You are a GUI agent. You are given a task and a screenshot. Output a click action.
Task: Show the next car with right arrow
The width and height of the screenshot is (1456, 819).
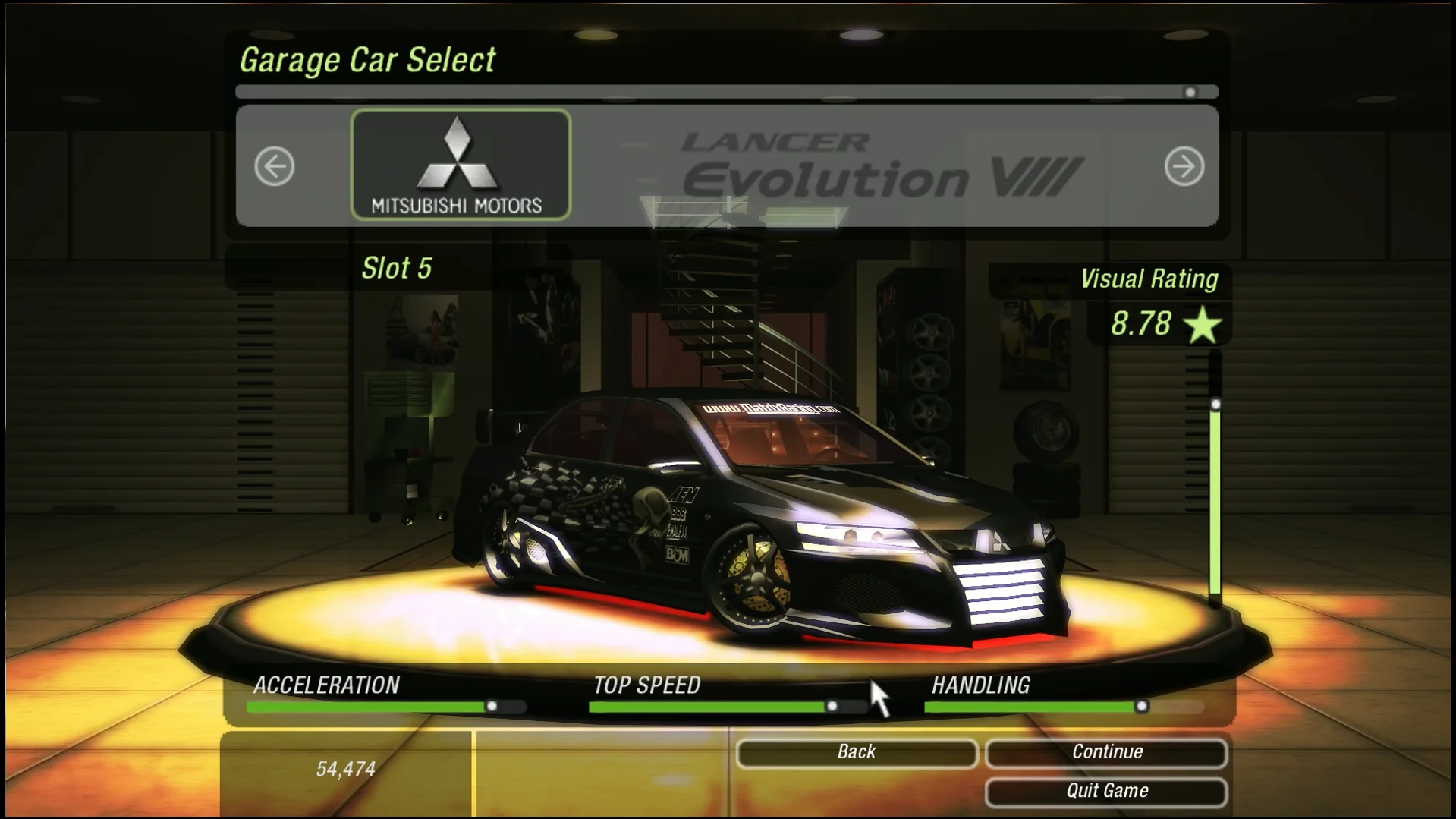coord(1184,166)
